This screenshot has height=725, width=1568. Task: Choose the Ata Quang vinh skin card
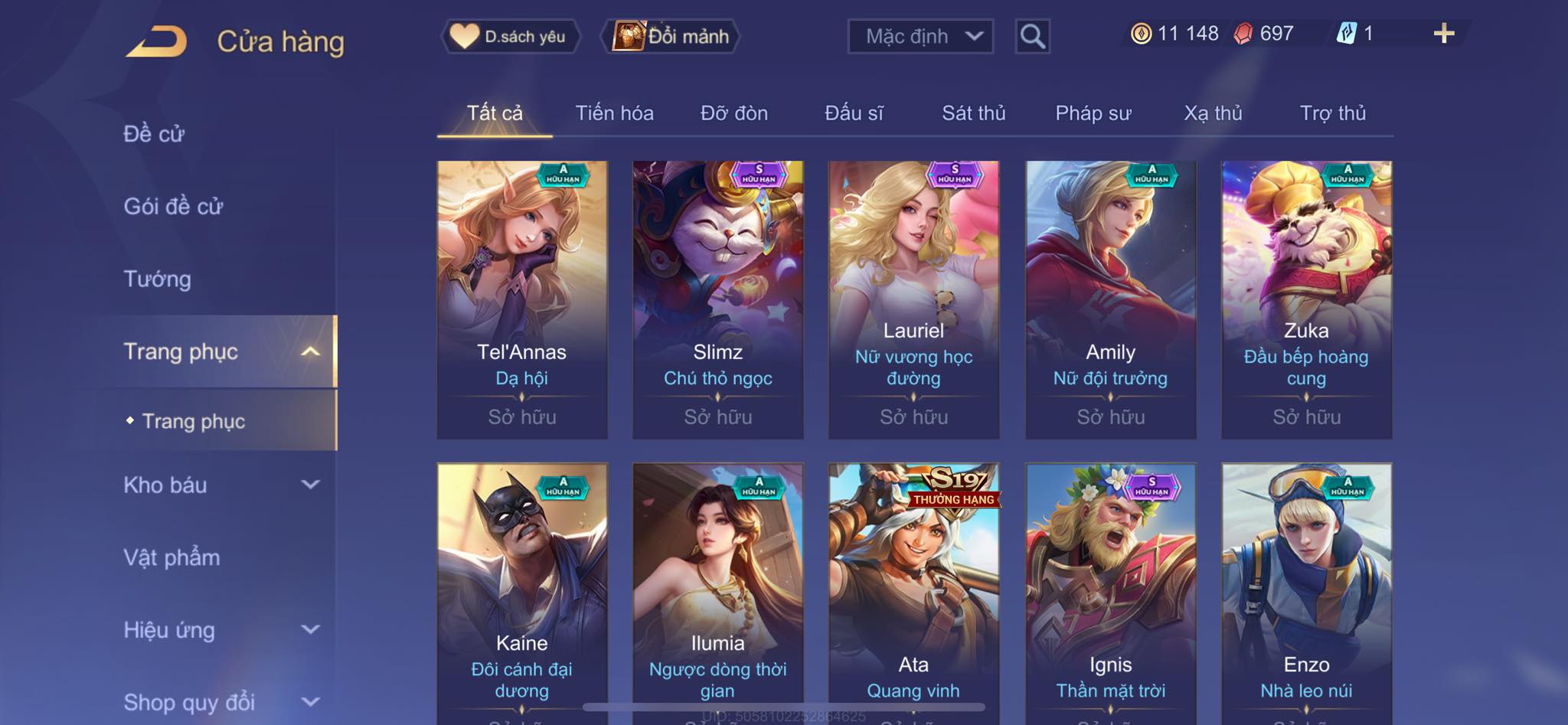tap(913, 589)
